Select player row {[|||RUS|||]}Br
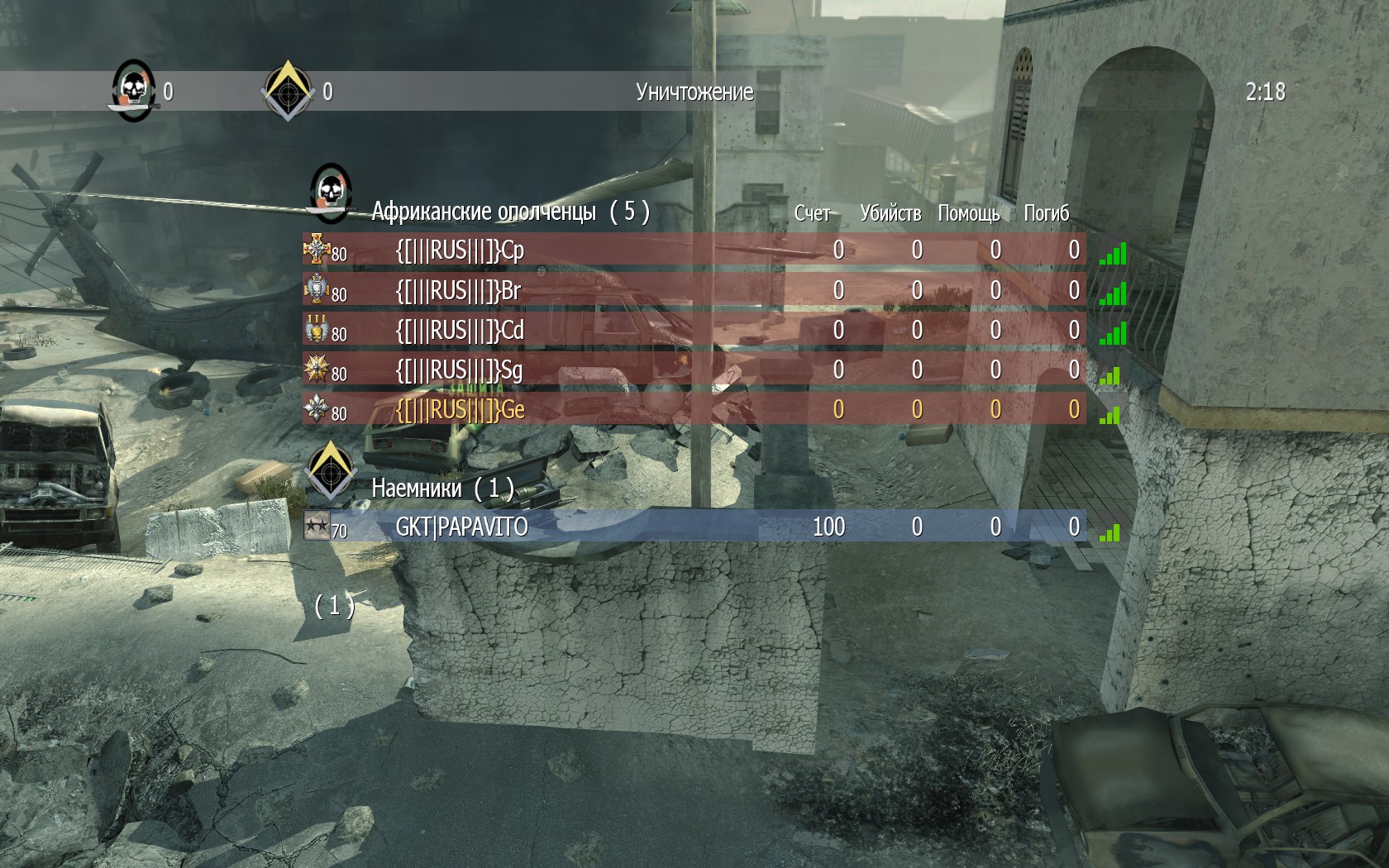 [458, 290]
